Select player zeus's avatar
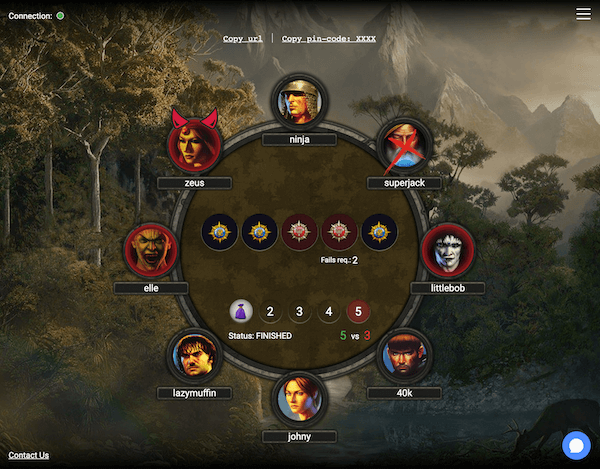 (195, 146)
